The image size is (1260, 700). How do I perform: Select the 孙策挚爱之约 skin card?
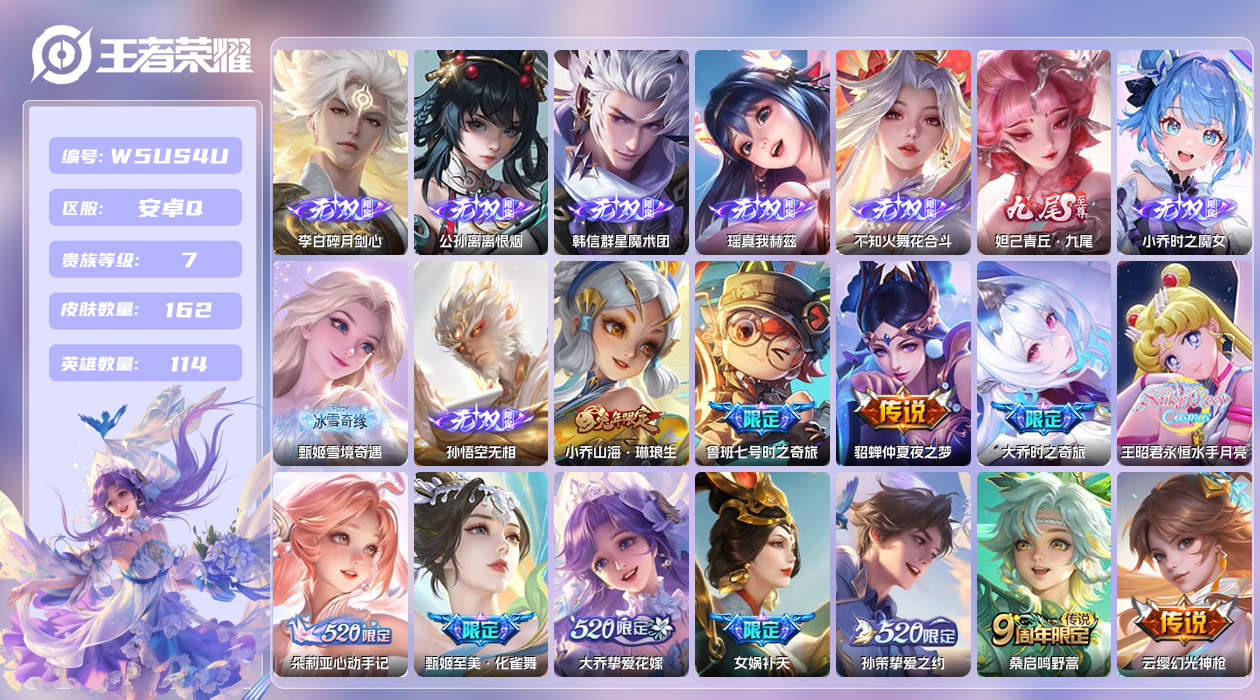coord(903,574)
